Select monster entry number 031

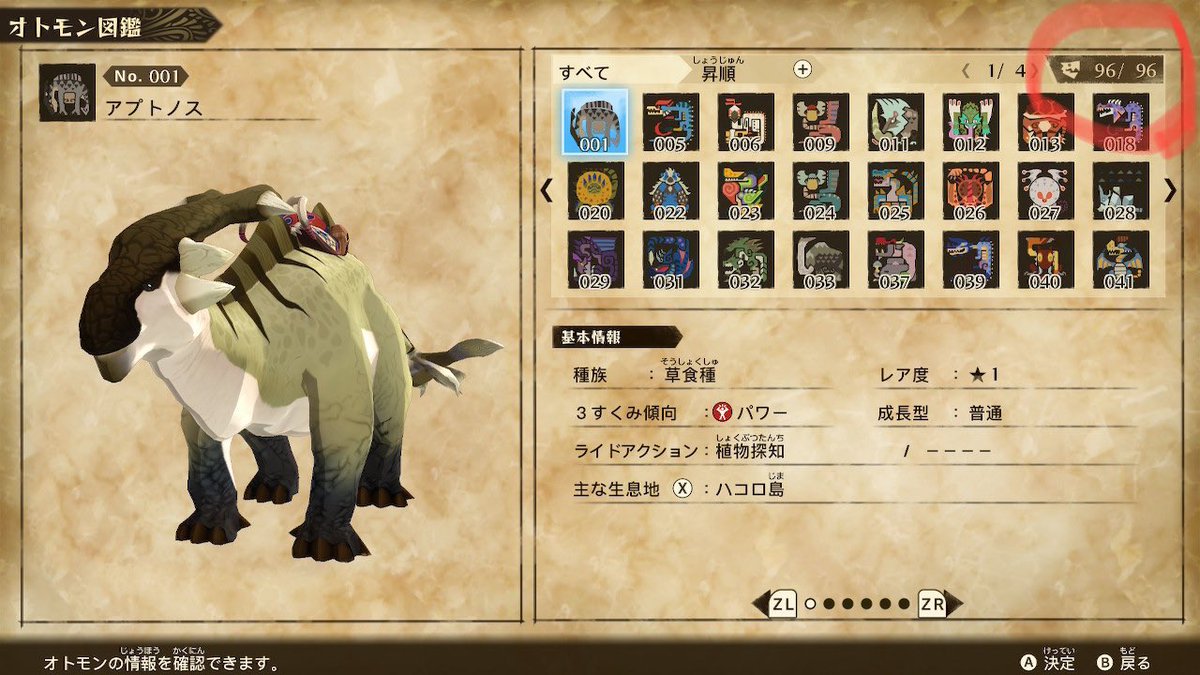pyautogui.click(x=670, y=260)
